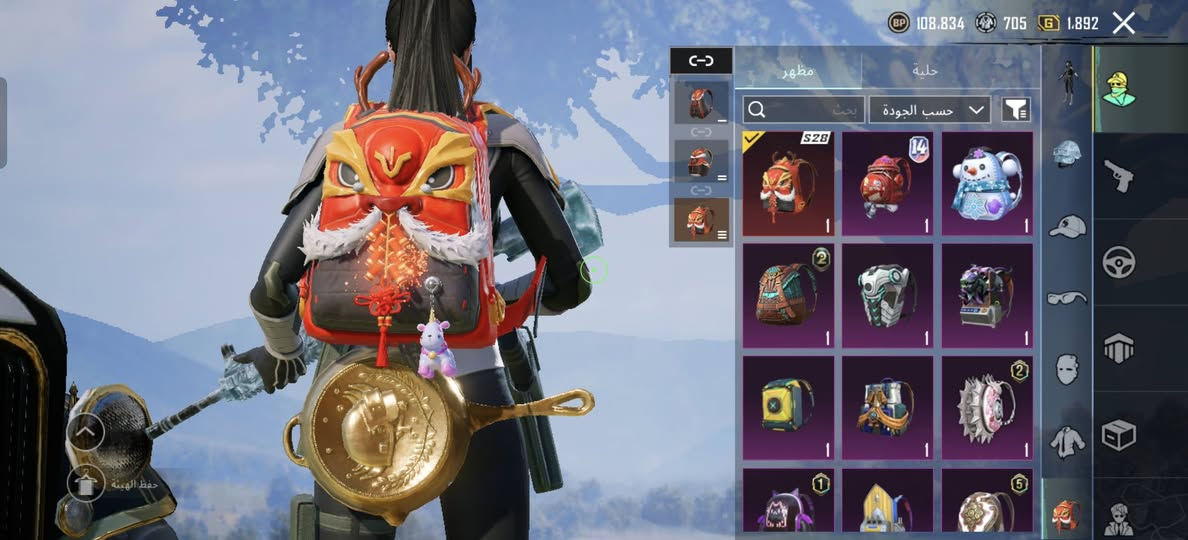
Task: Switch to the مظهر tab
Action: pyautogui.click(x=797, y=70)
